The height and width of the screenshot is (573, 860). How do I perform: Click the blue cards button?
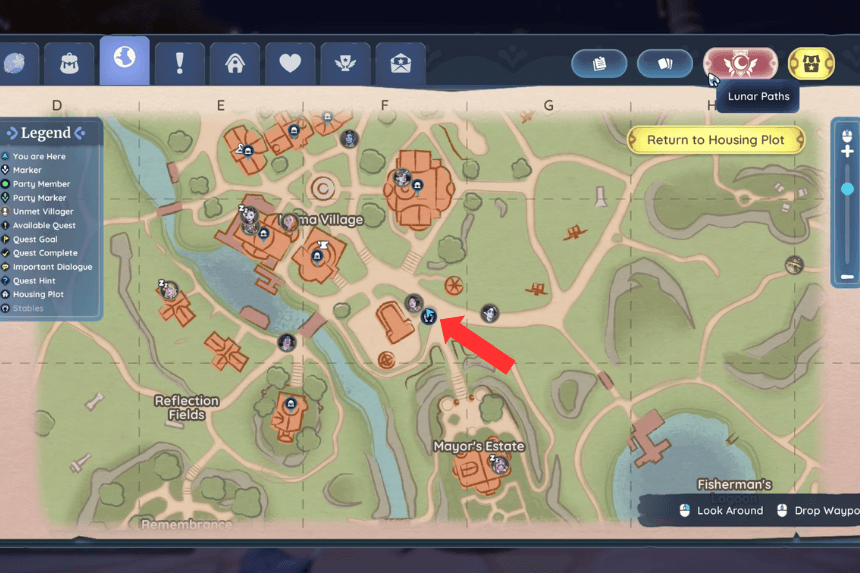(x=665, y=63)
